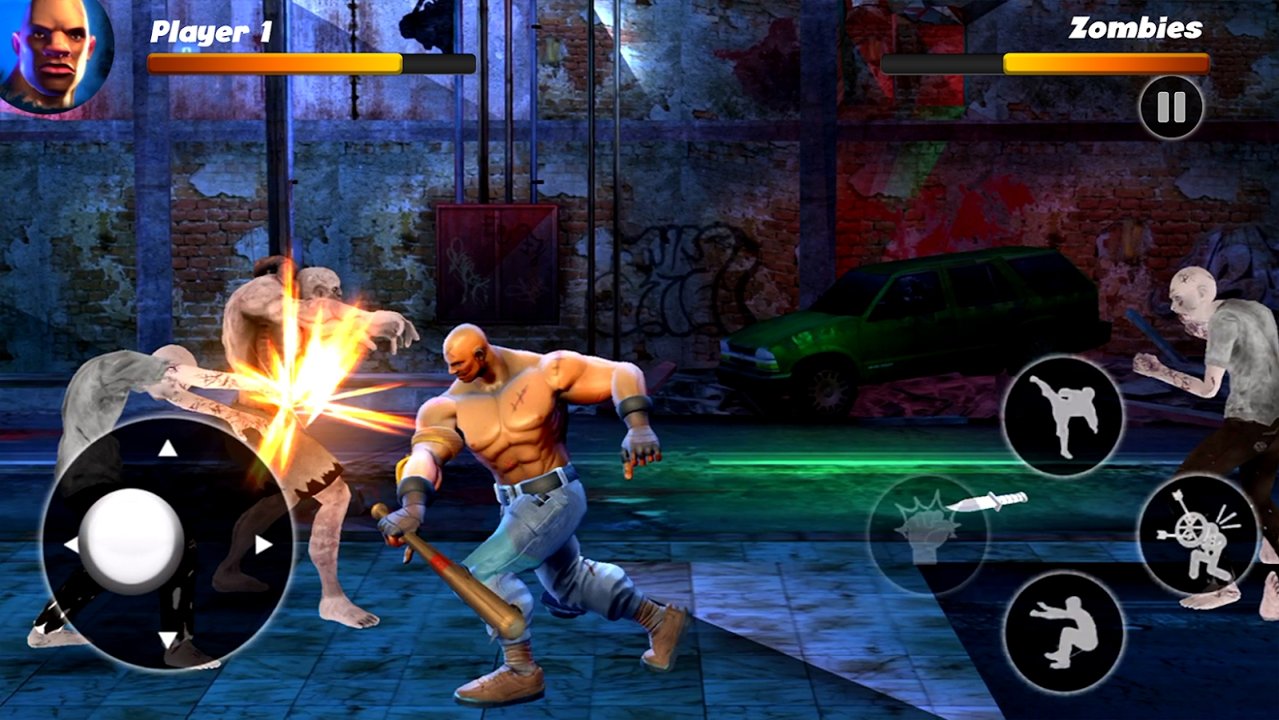
Task: Tap the joystick's right arrow
Action: (263, 545)
